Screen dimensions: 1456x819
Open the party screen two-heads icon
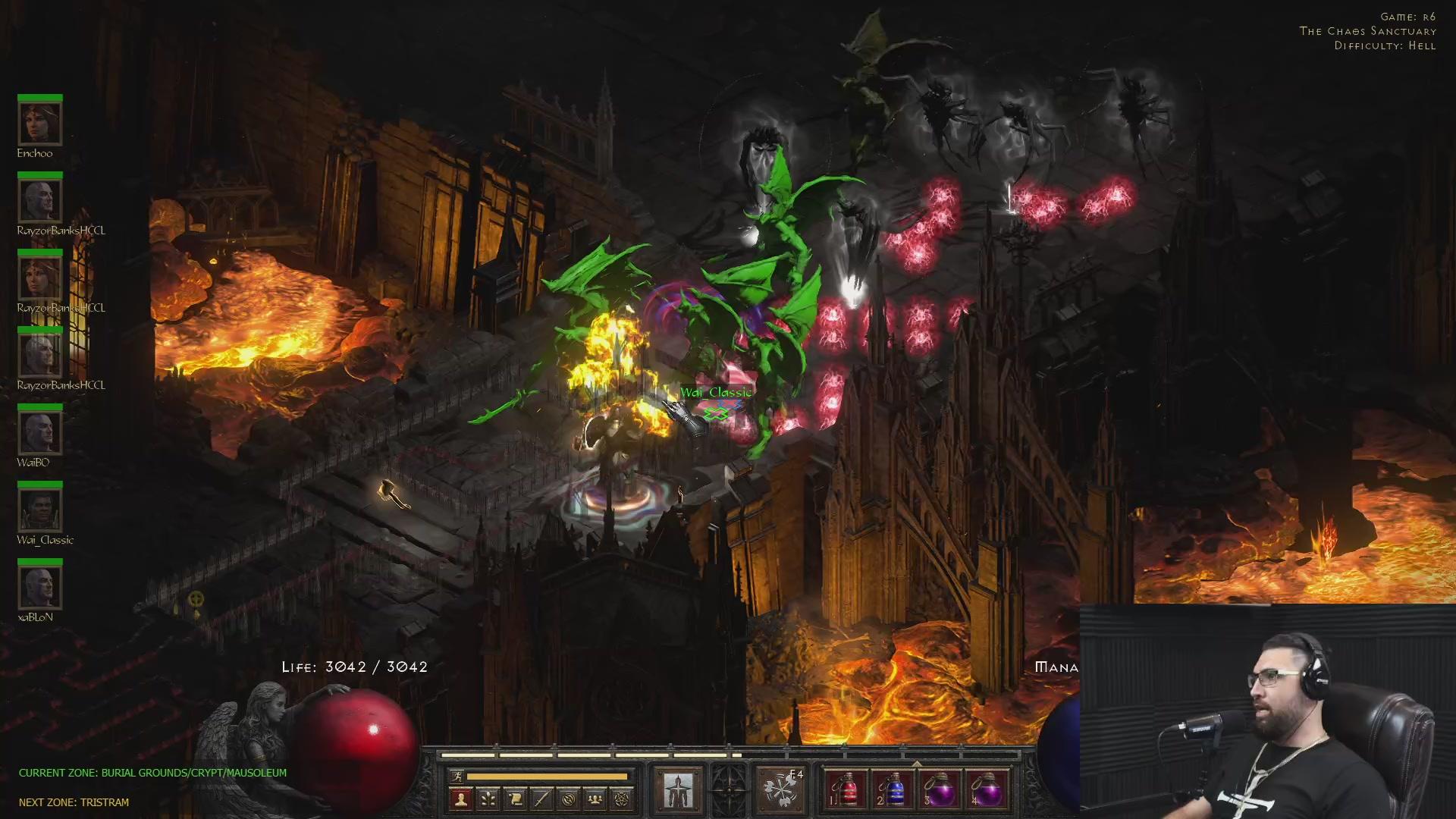(x=595, y=799)
